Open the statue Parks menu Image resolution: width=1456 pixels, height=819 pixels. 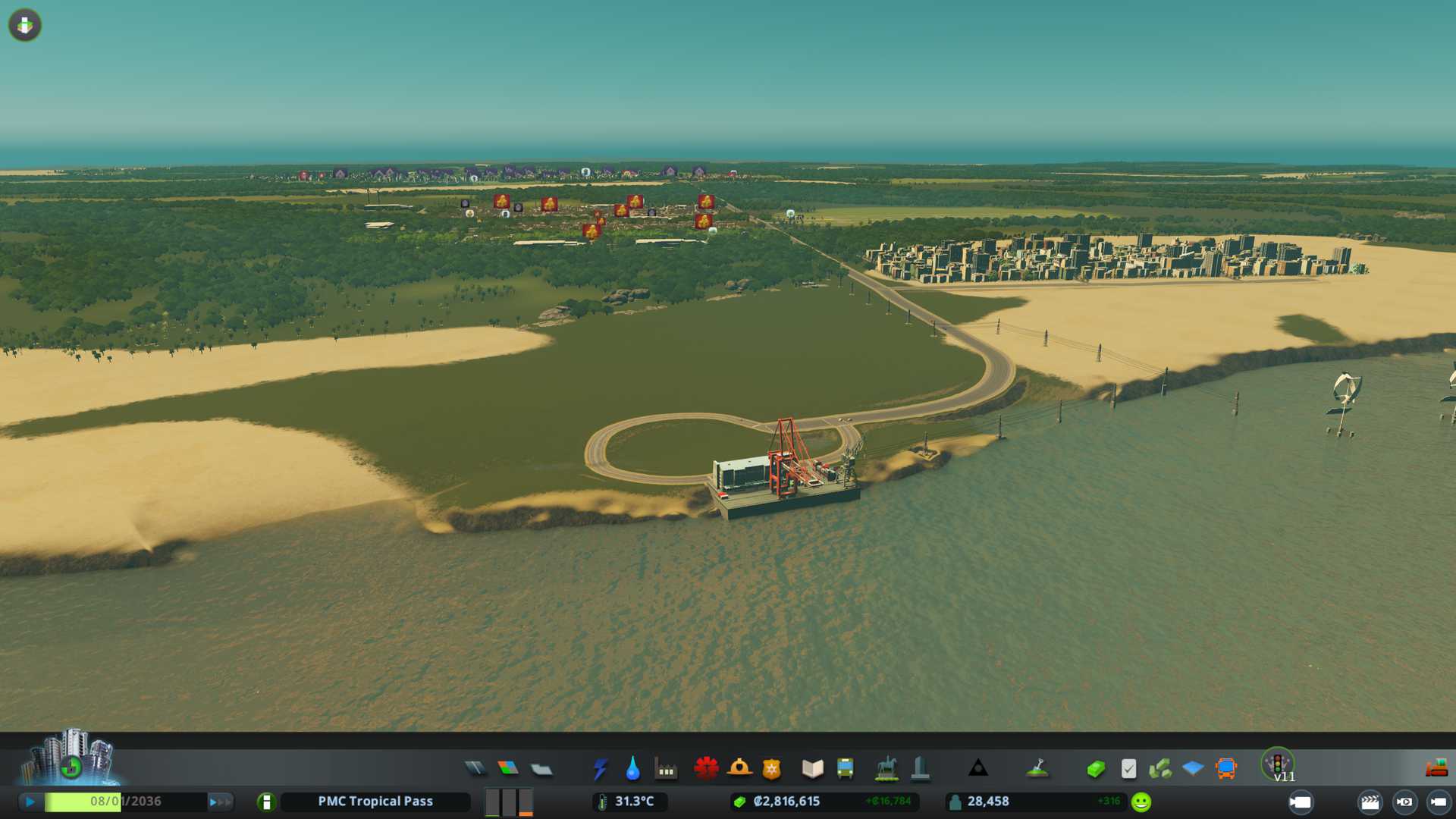click(886, 769)
